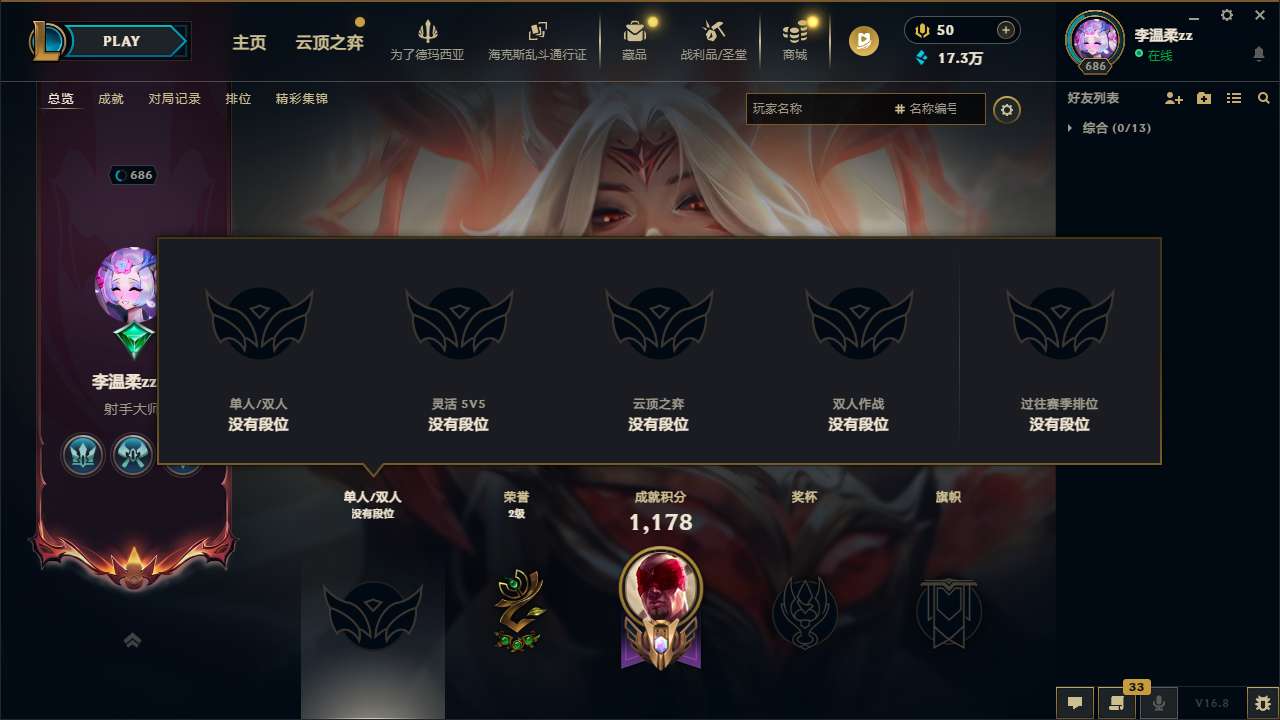Toggle the friend list compact view icon

pyautogui.click(x=1232, y=97)
